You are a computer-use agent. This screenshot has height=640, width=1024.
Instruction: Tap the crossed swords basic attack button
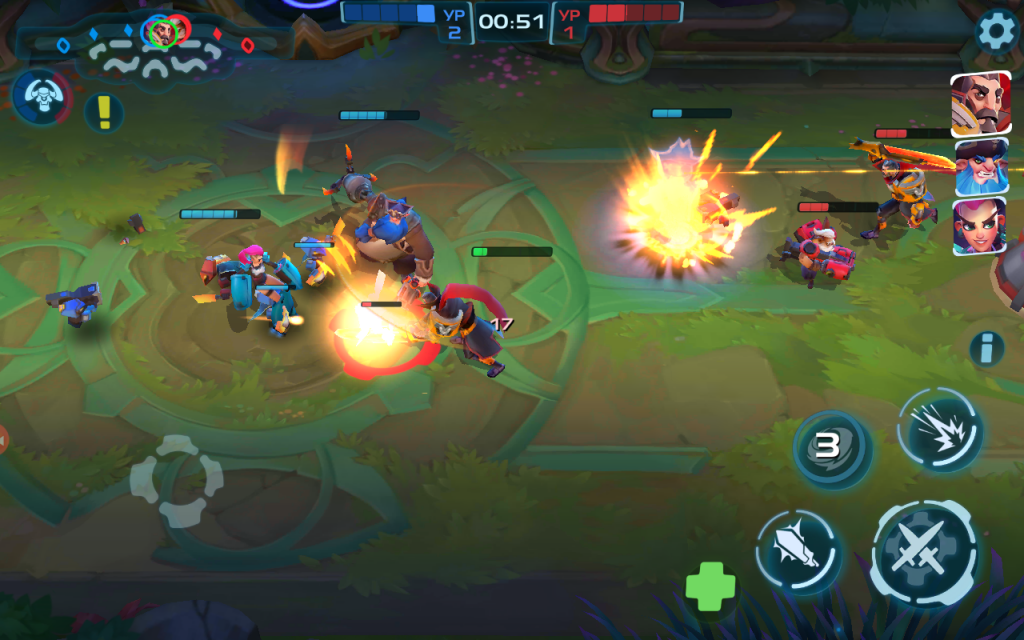(x=924, y=552)
